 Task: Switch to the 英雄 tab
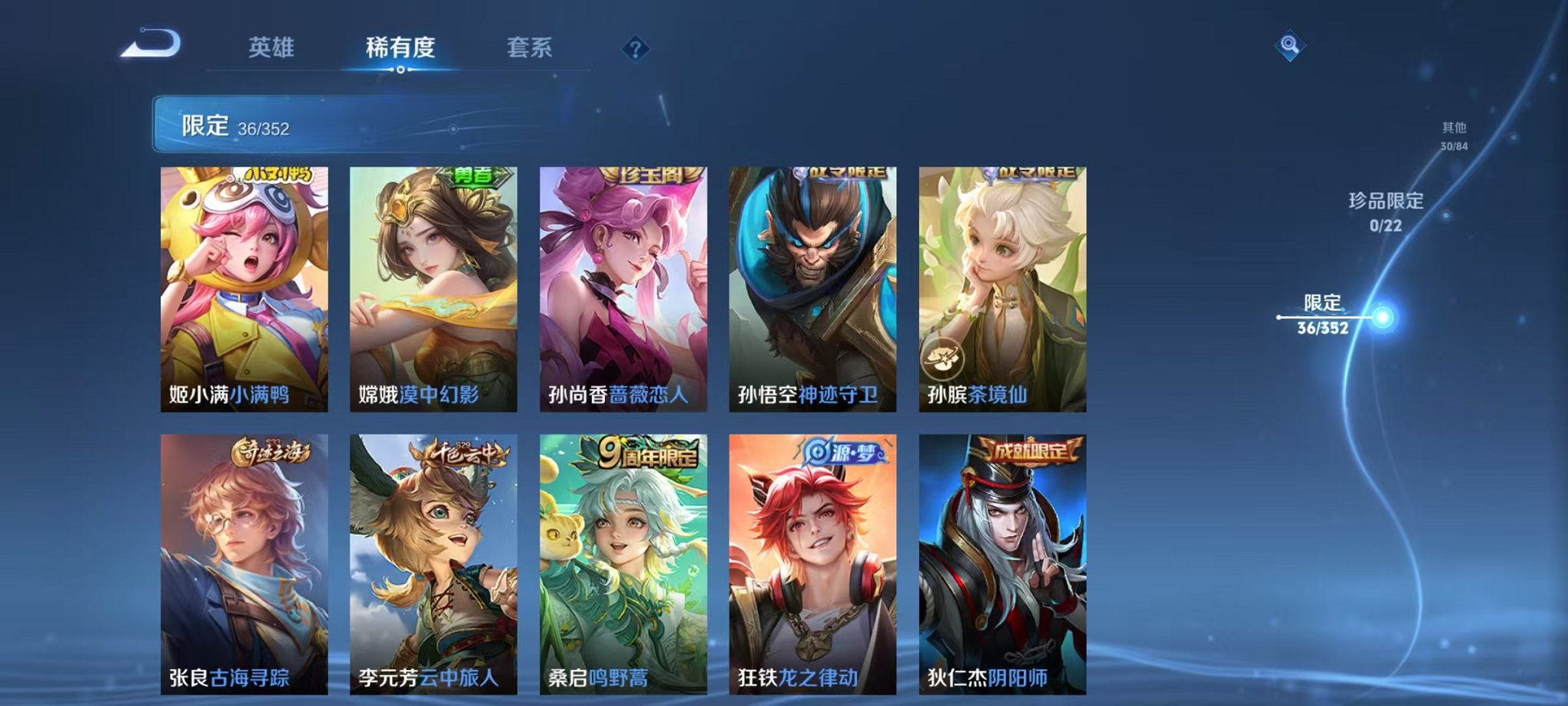274,48
